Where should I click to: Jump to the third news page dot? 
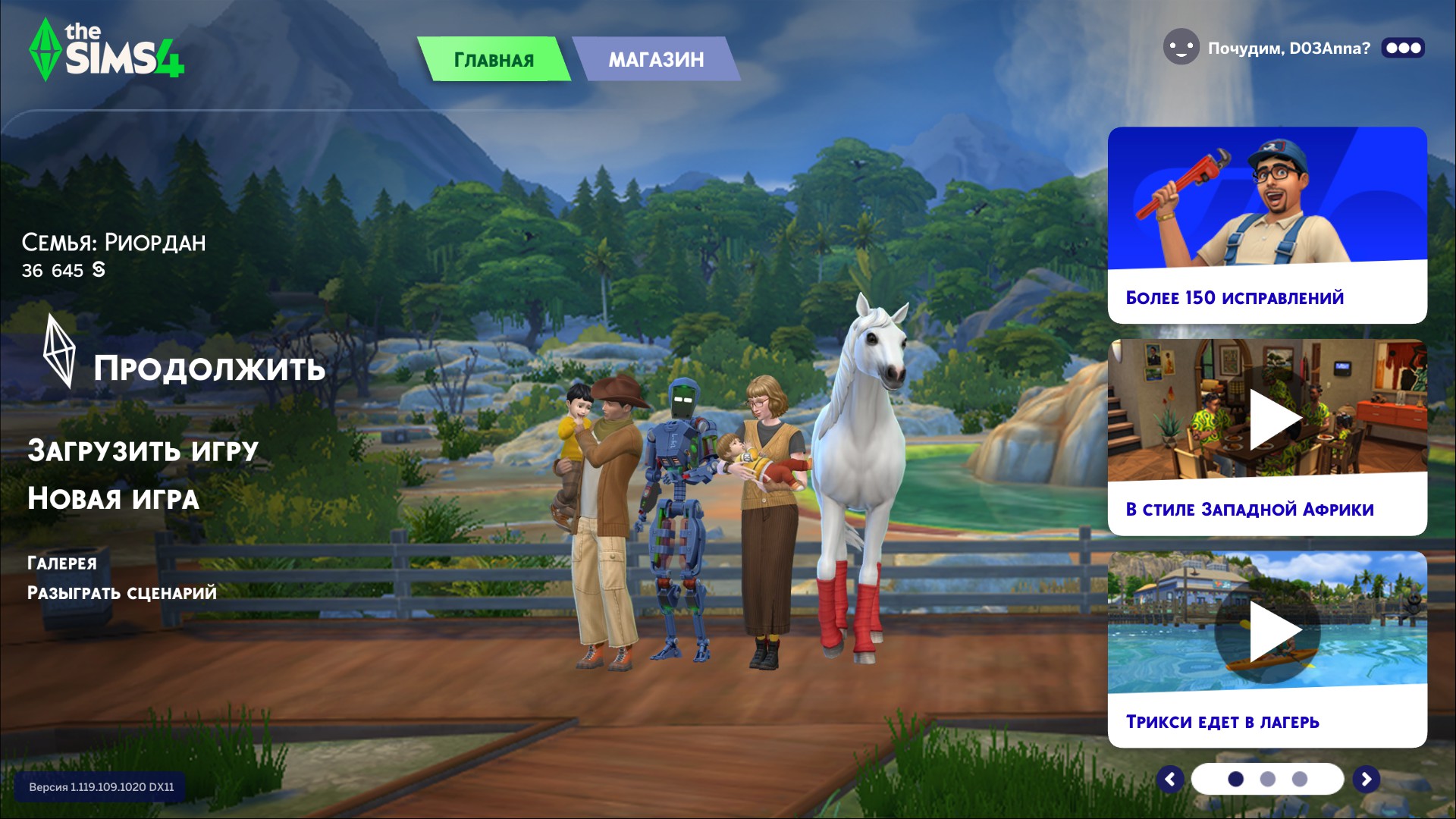tap(1300, 779)
